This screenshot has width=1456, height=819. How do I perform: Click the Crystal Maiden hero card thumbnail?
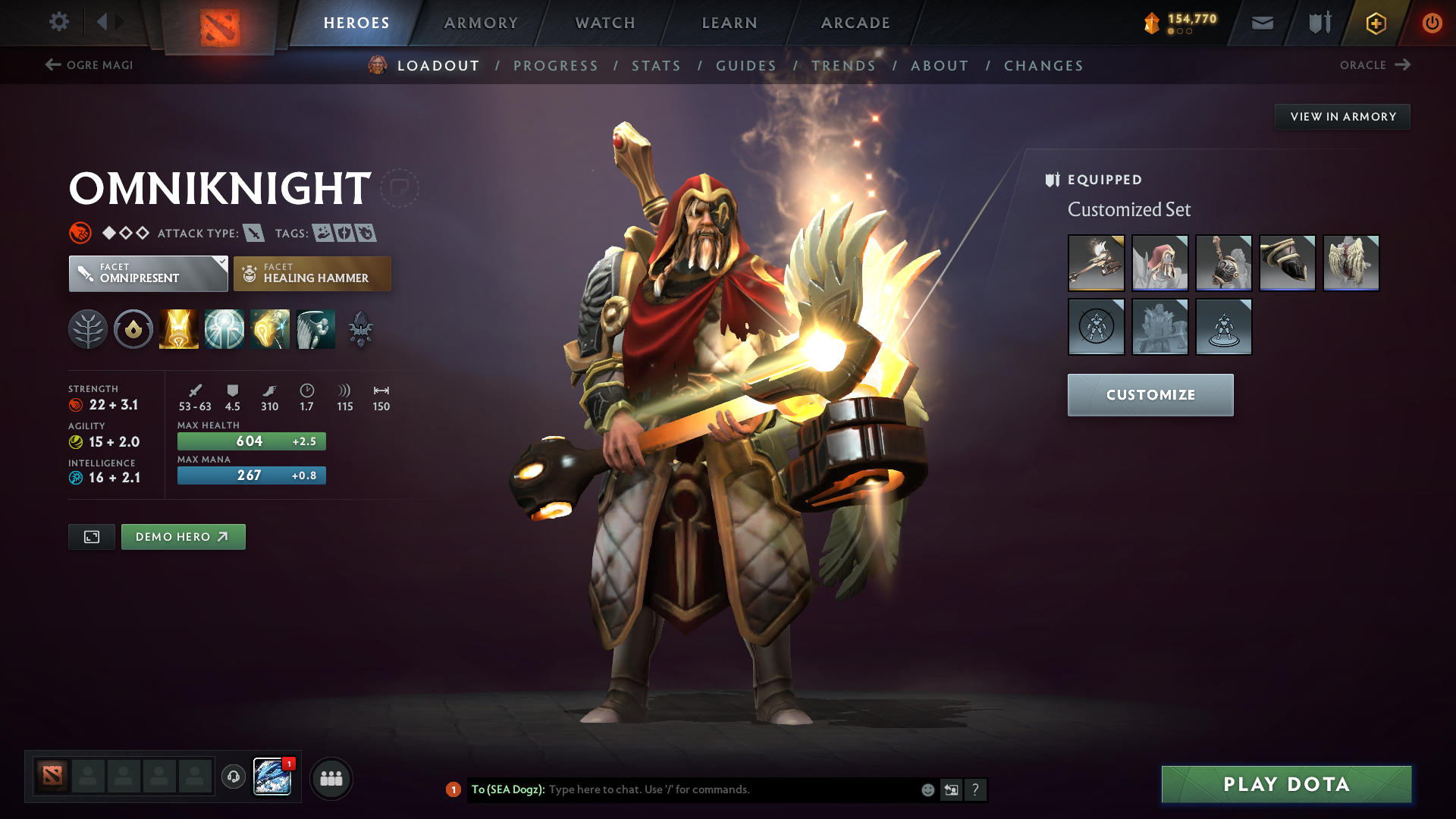point(273,776)
